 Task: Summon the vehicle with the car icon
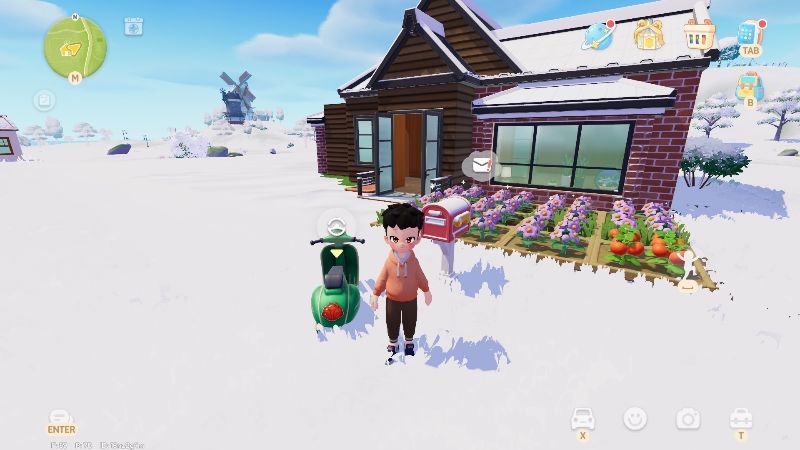[582, 417]
